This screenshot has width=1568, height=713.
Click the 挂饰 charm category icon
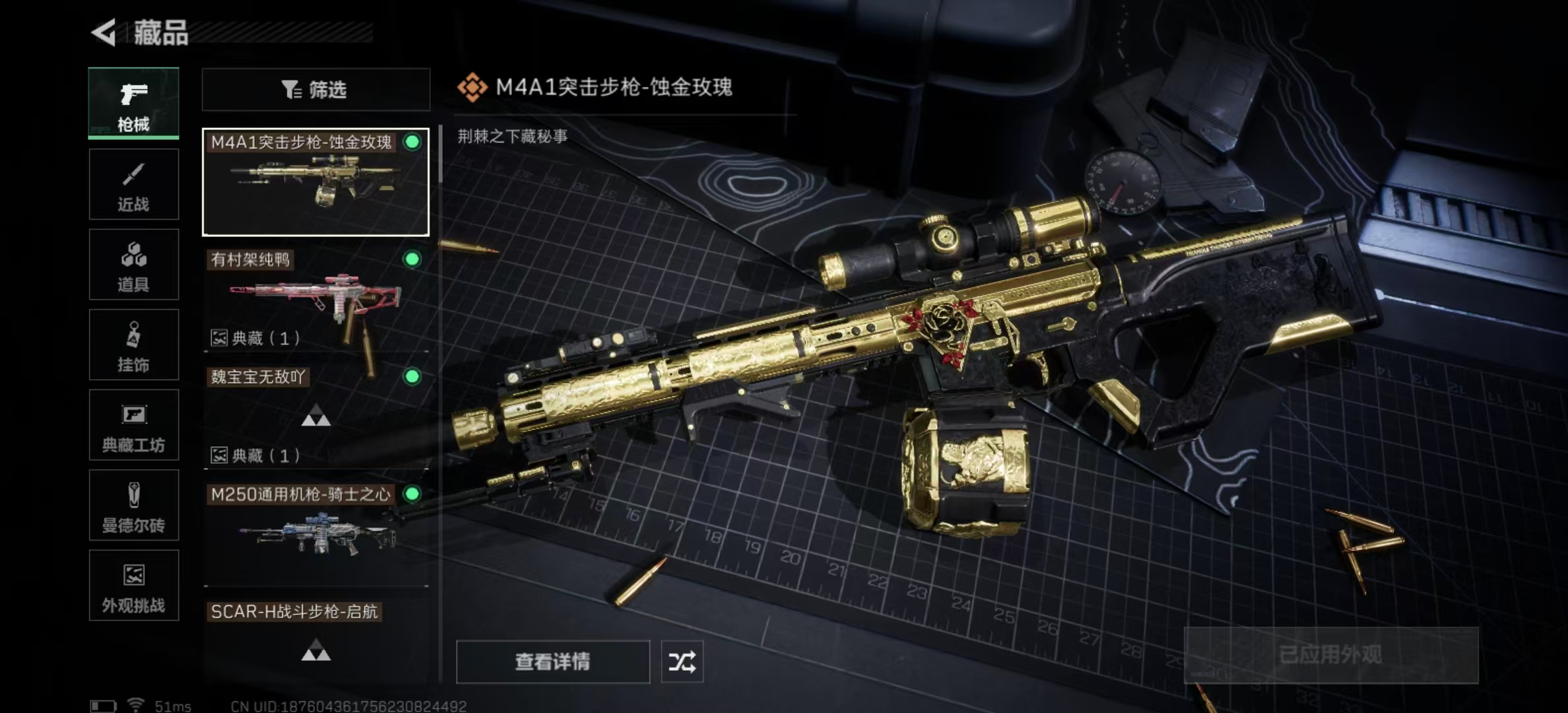point(133,345)
